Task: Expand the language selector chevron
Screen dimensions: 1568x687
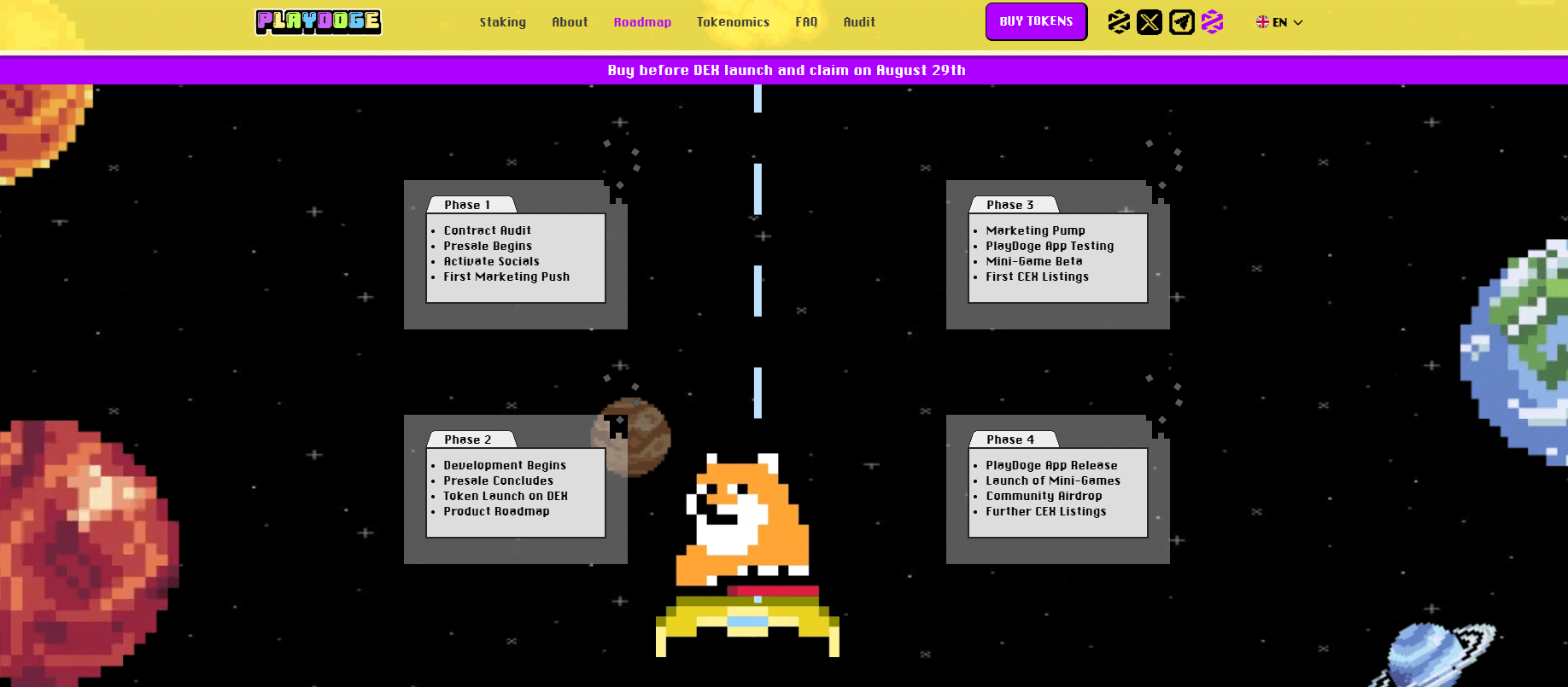Action: [1296, 23]
